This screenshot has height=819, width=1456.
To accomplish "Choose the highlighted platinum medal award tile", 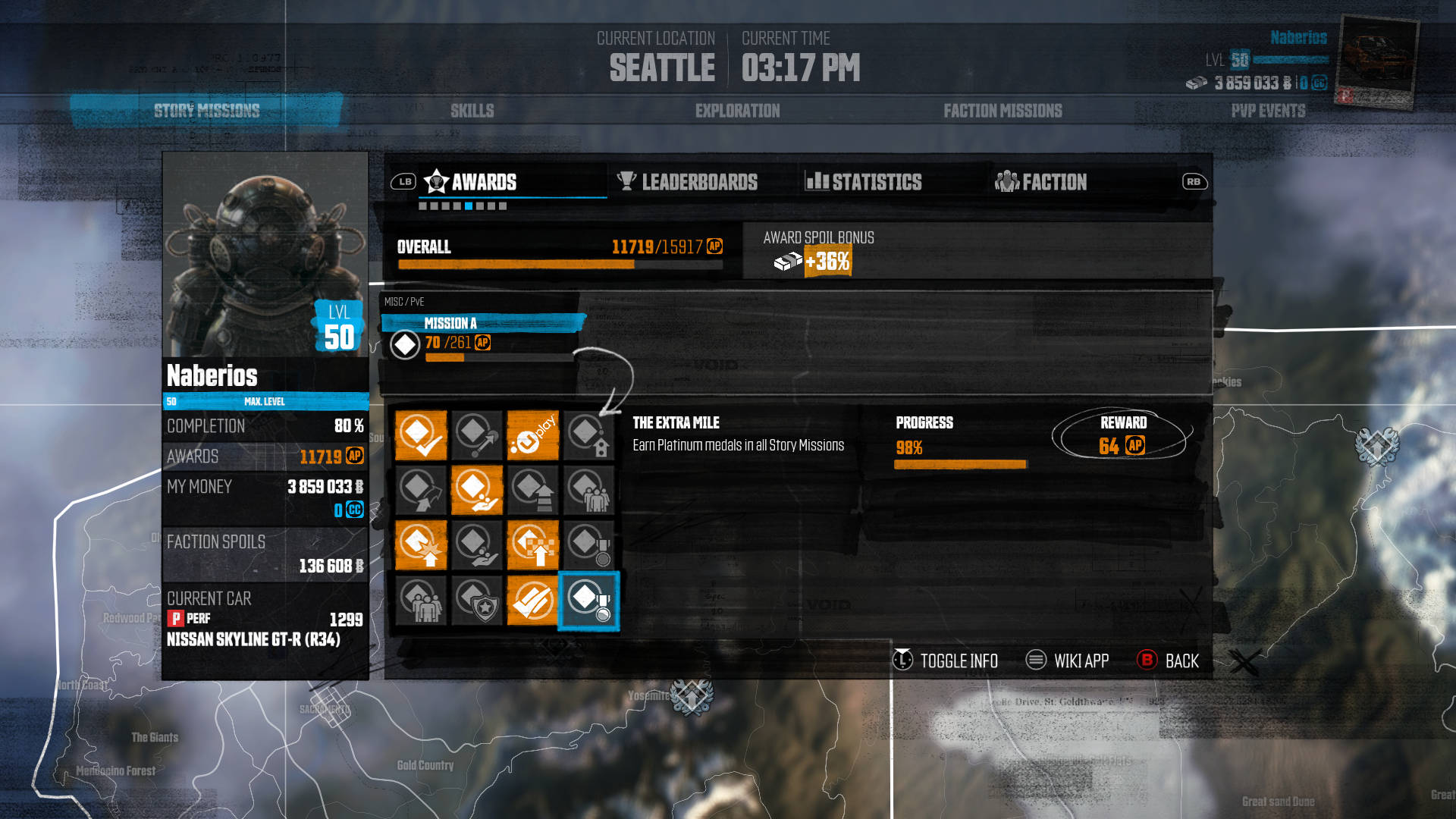I will coord(589,601).
